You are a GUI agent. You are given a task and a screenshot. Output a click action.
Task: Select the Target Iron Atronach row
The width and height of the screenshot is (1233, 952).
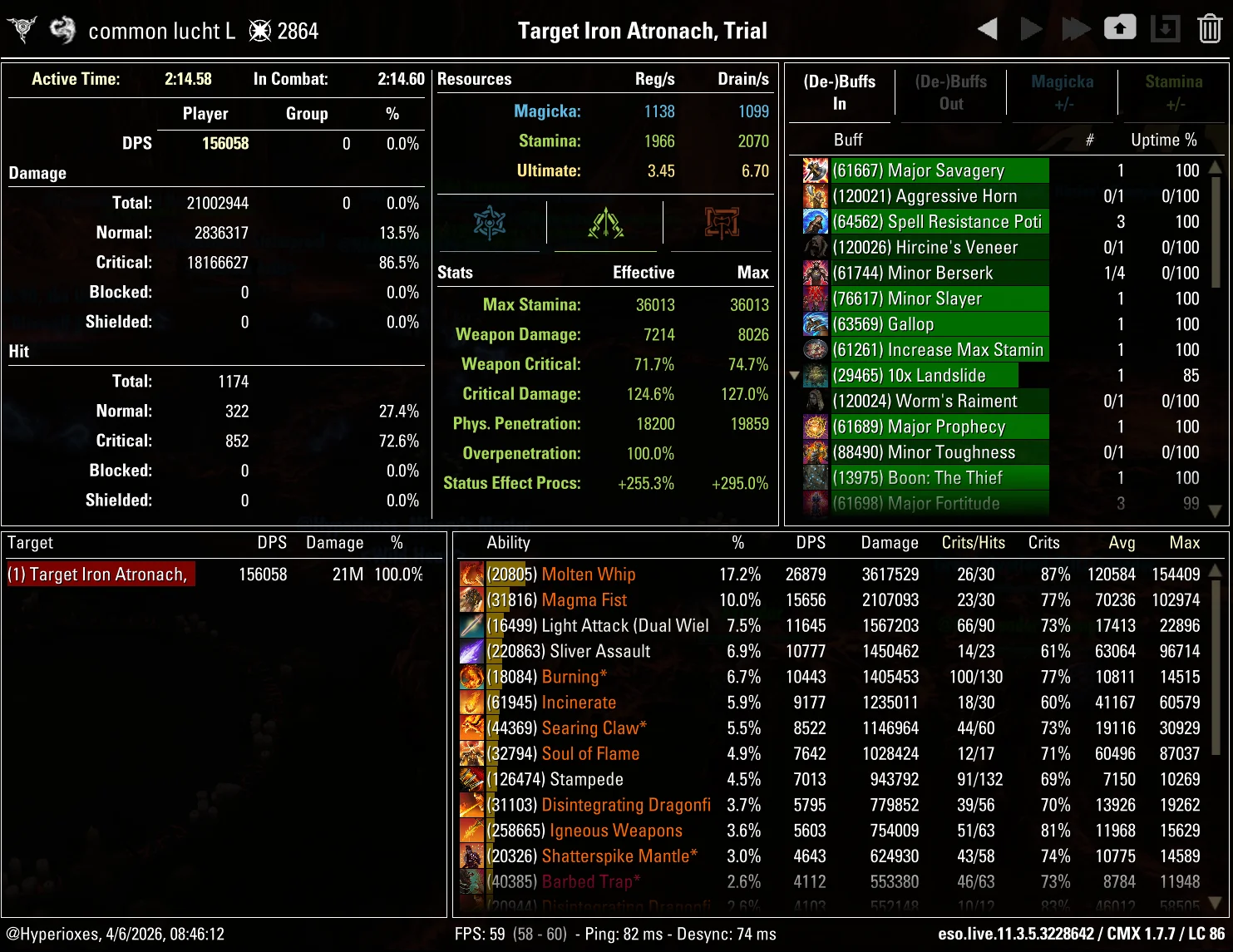(100, 574)
